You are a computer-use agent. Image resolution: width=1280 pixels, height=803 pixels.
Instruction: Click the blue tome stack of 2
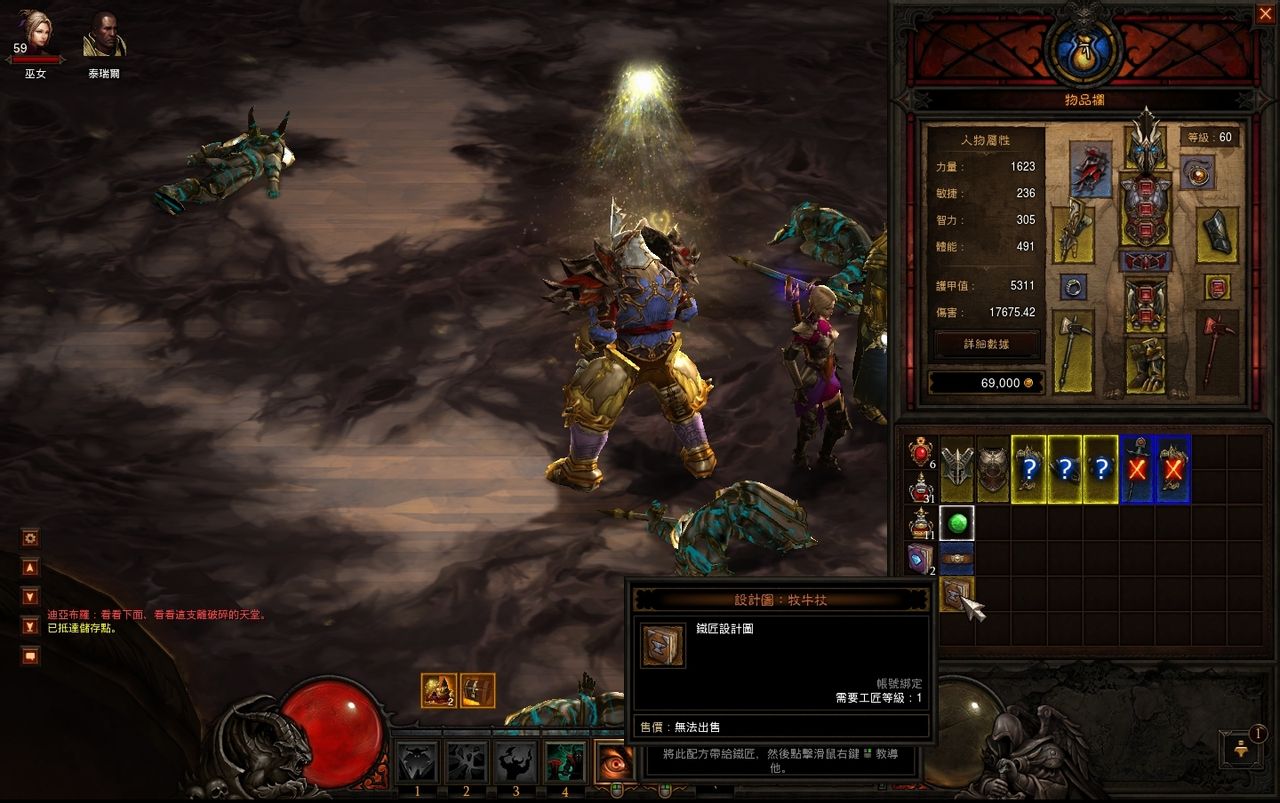(920, 559)
